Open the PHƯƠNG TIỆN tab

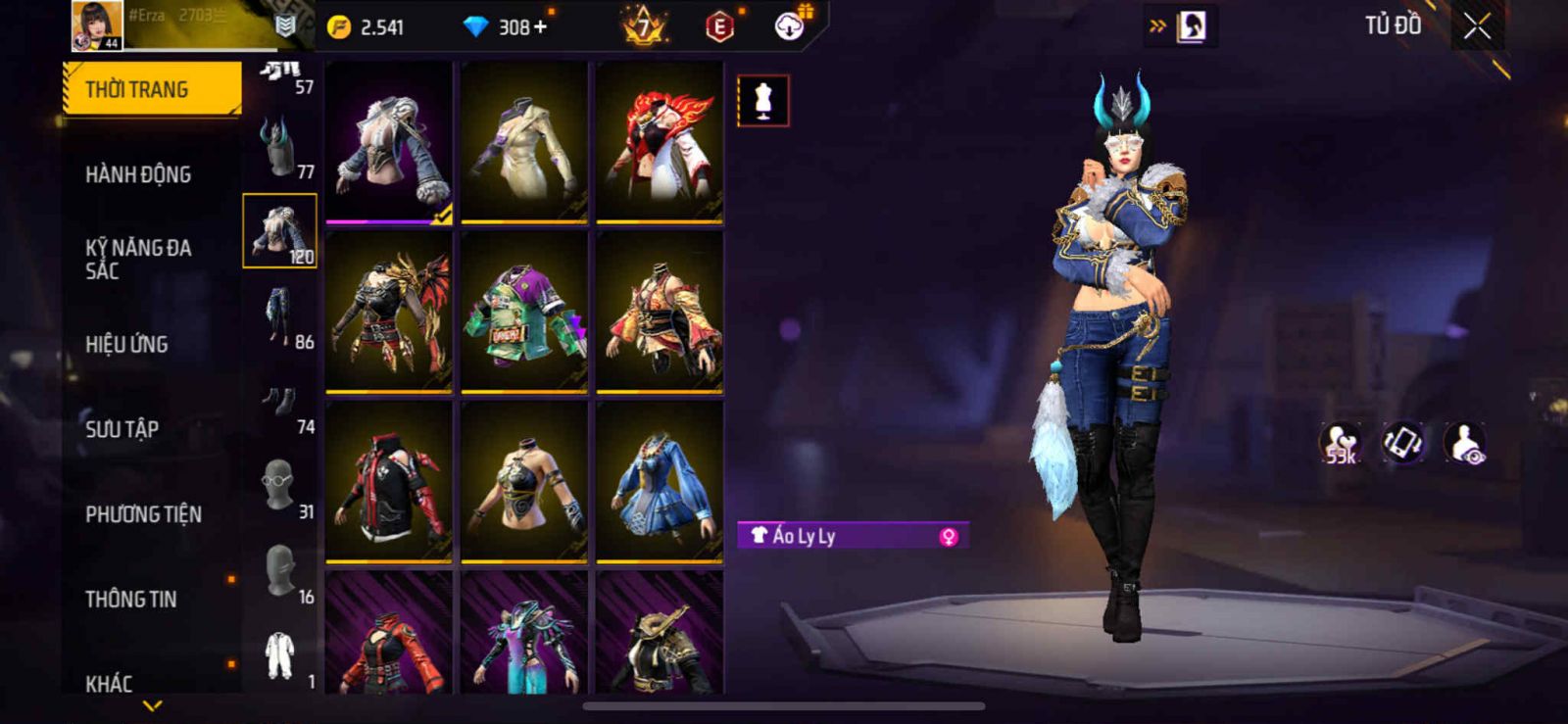pos(143,514)
